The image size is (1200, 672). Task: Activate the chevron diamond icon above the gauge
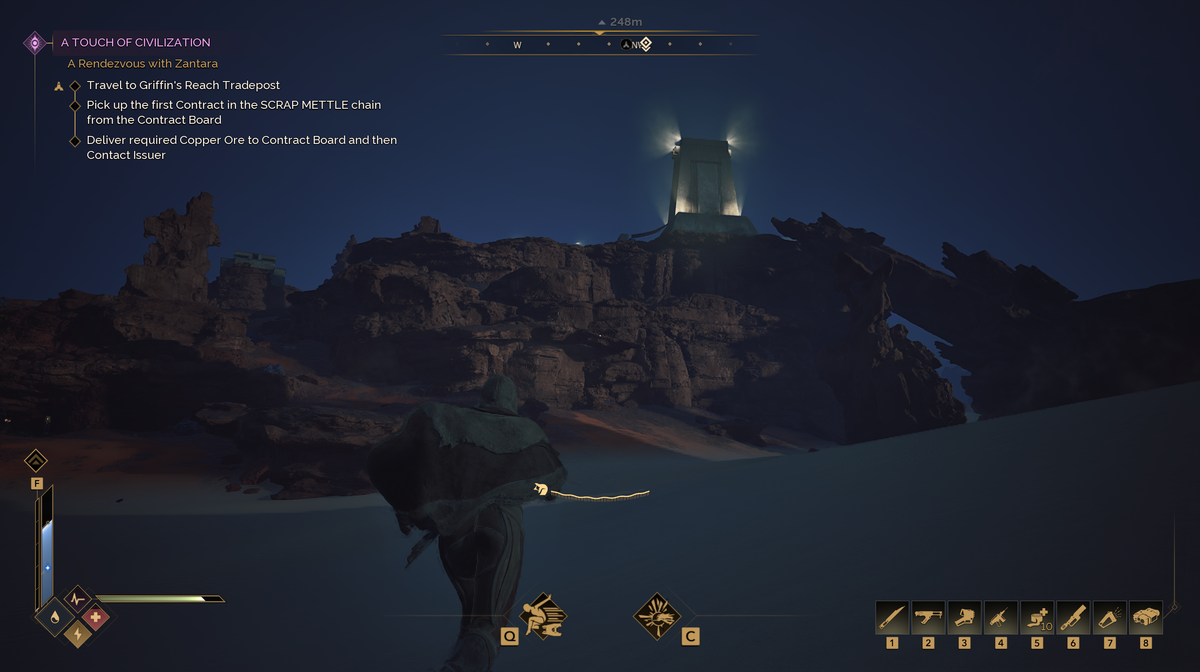[36, 461]
